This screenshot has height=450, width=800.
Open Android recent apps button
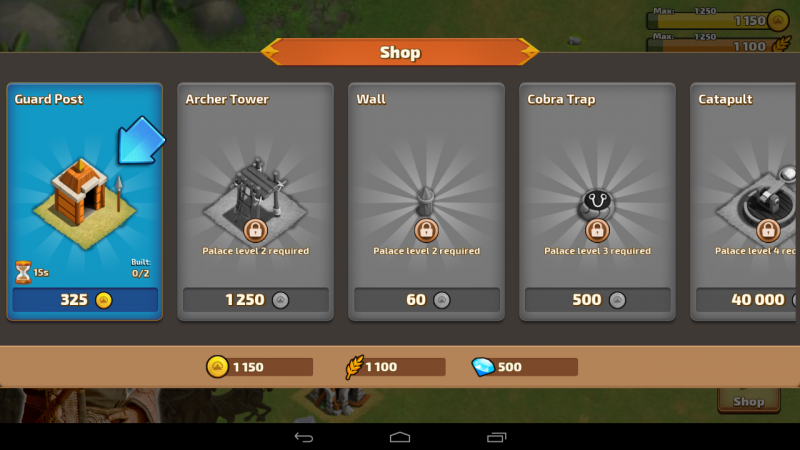click(497, 437)
